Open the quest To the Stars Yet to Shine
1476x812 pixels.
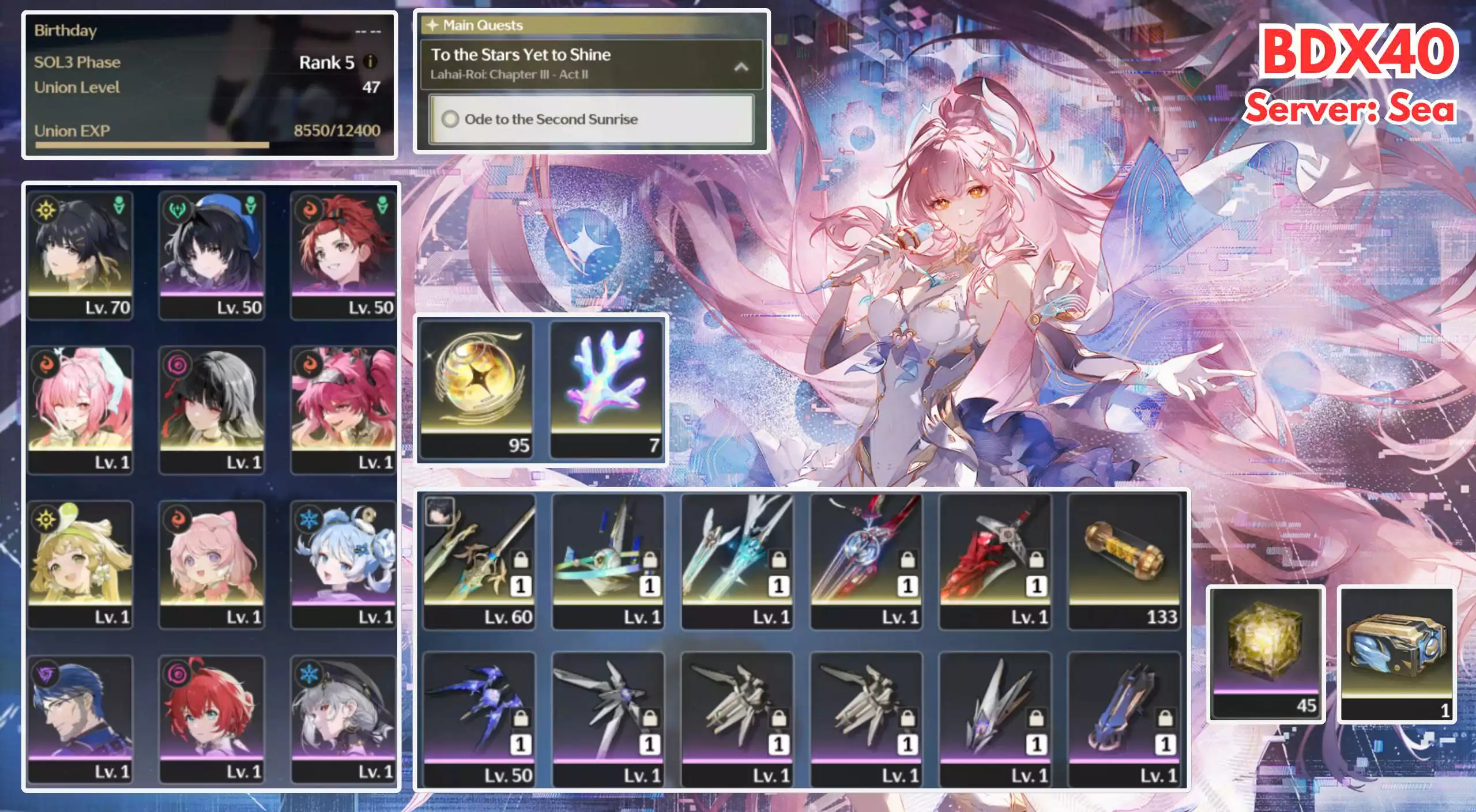(522, 55)
